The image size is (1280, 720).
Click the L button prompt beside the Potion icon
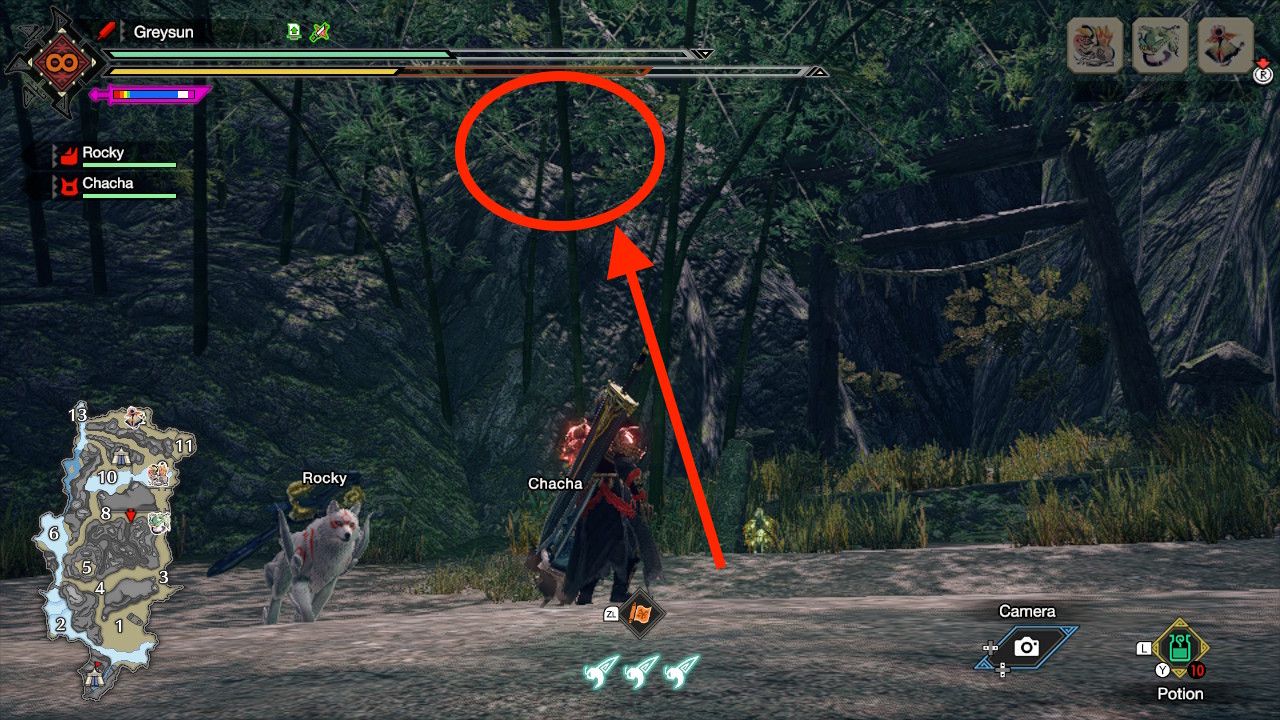(1143, 648)
